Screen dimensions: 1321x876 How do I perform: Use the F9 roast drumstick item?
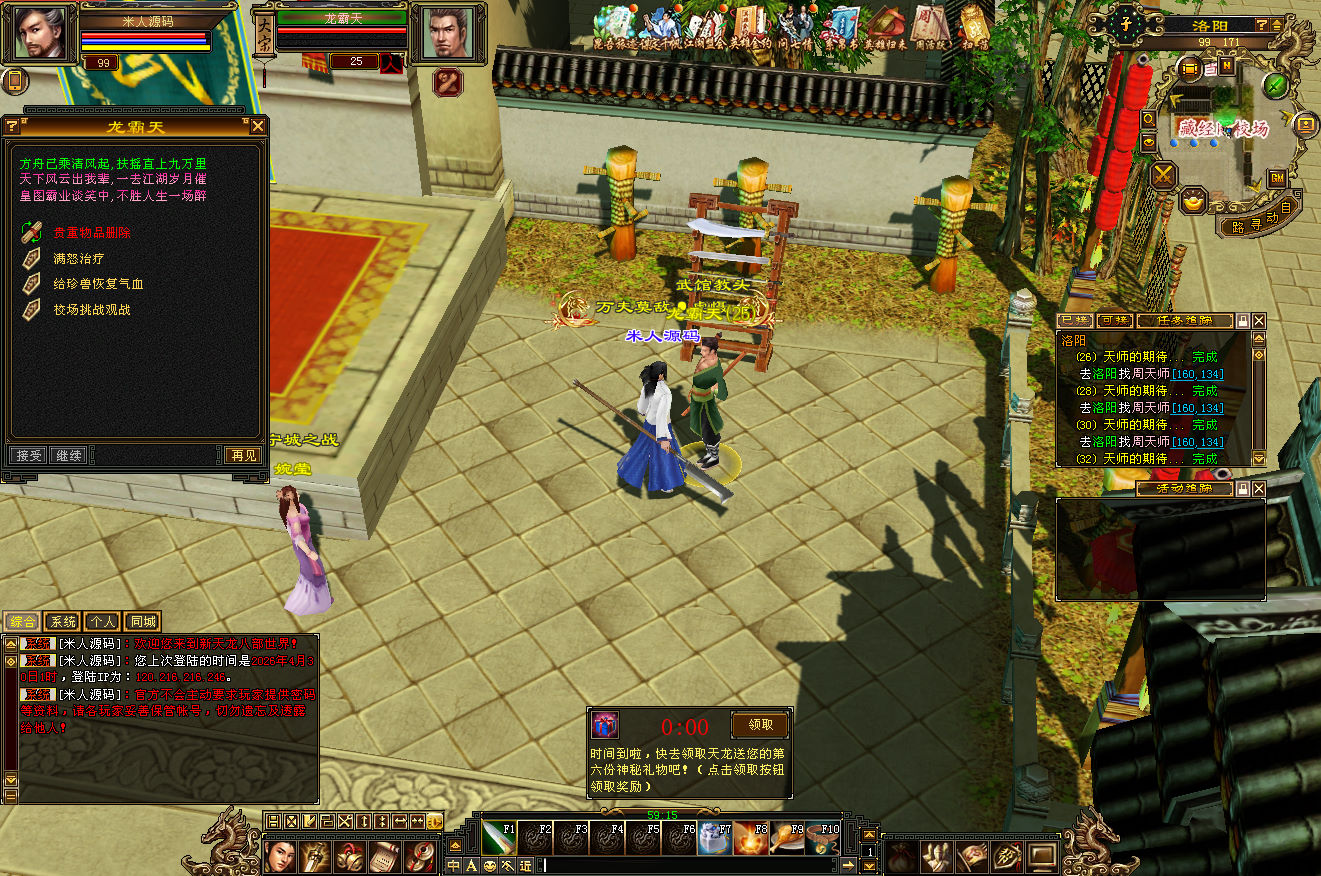[786, 837]
